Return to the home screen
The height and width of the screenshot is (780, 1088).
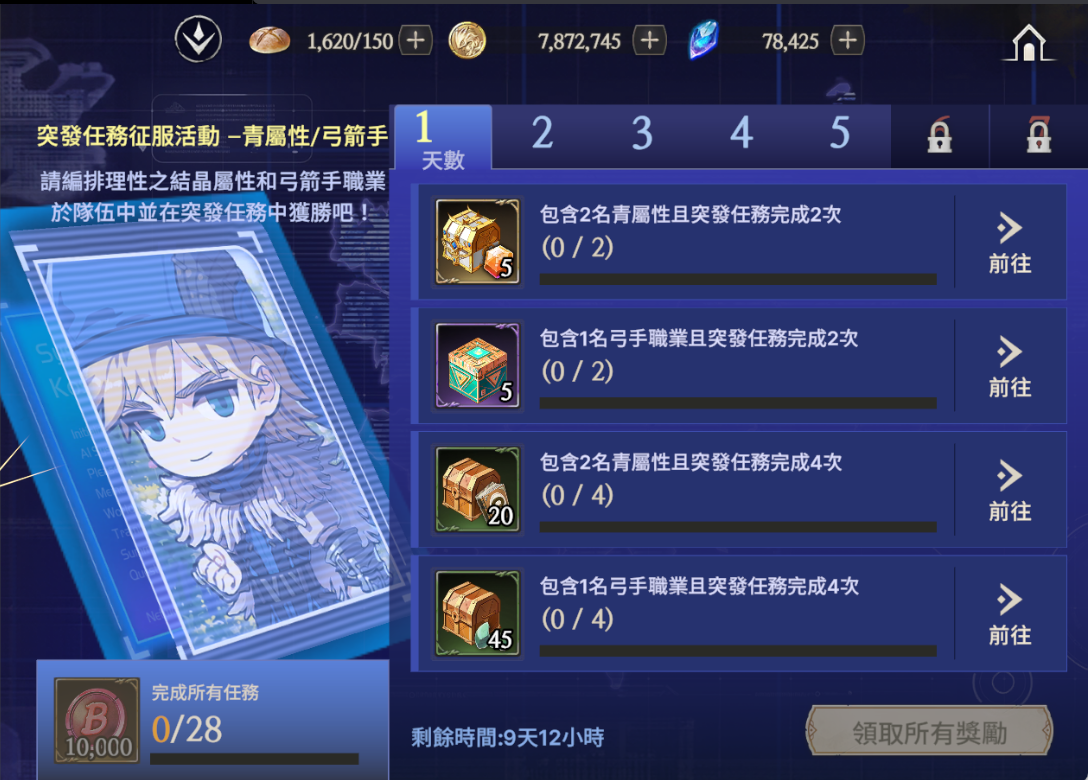coord(1029,42)
